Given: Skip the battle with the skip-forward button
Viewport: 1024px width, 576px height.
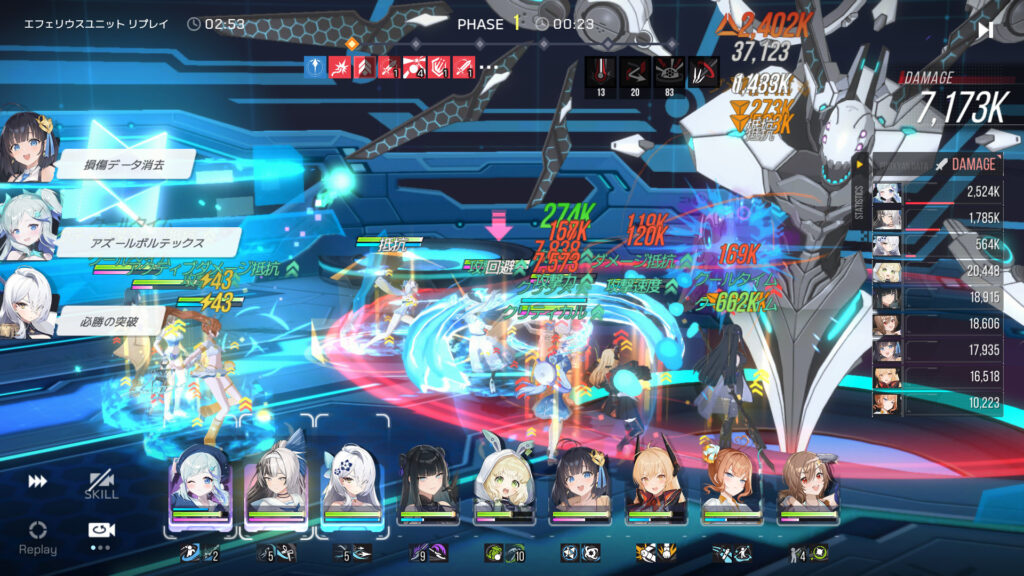Looking at the screenshot, I should (985, 30).
